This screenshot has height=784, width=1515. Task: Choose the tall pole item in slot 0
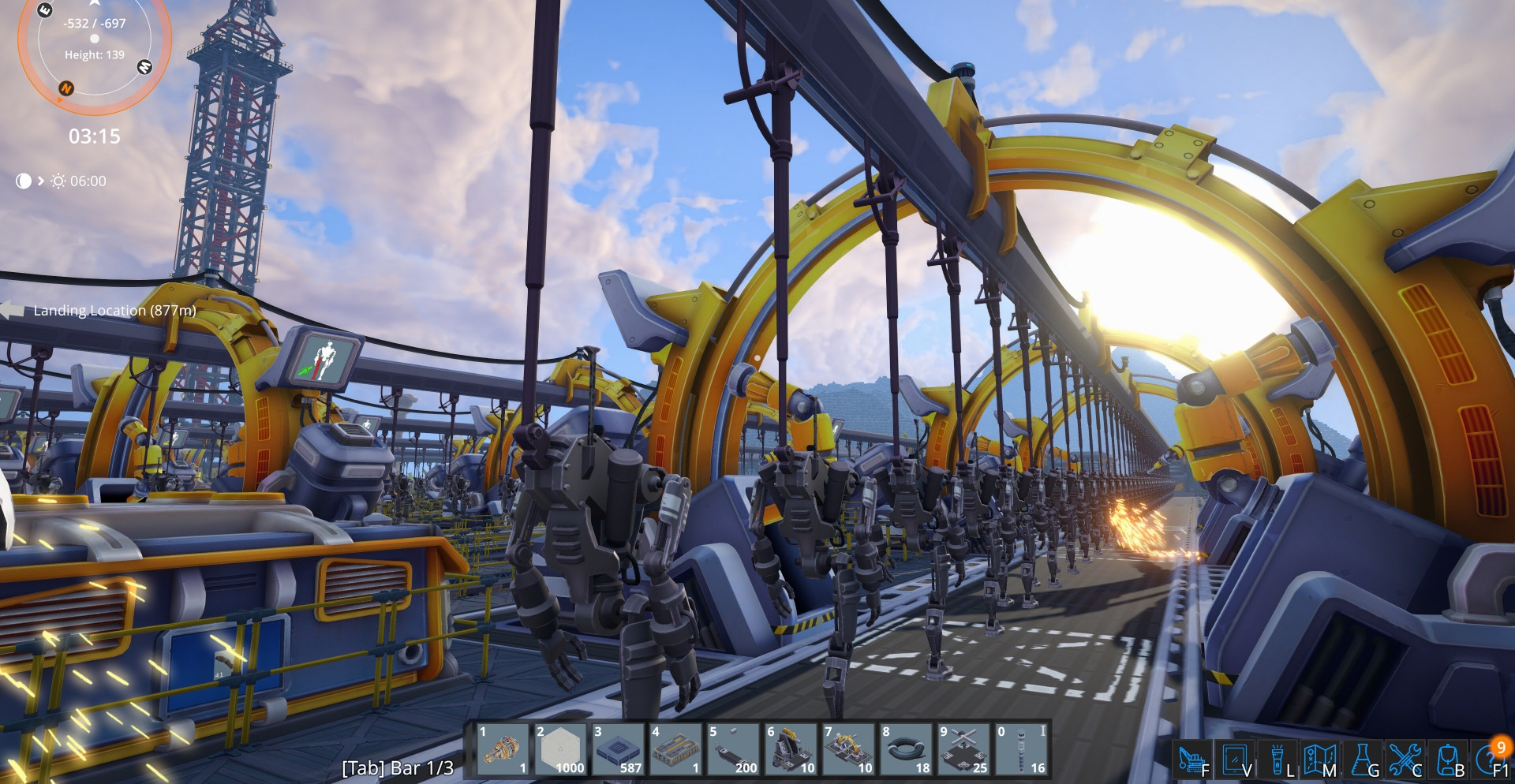pos(1021,750)
